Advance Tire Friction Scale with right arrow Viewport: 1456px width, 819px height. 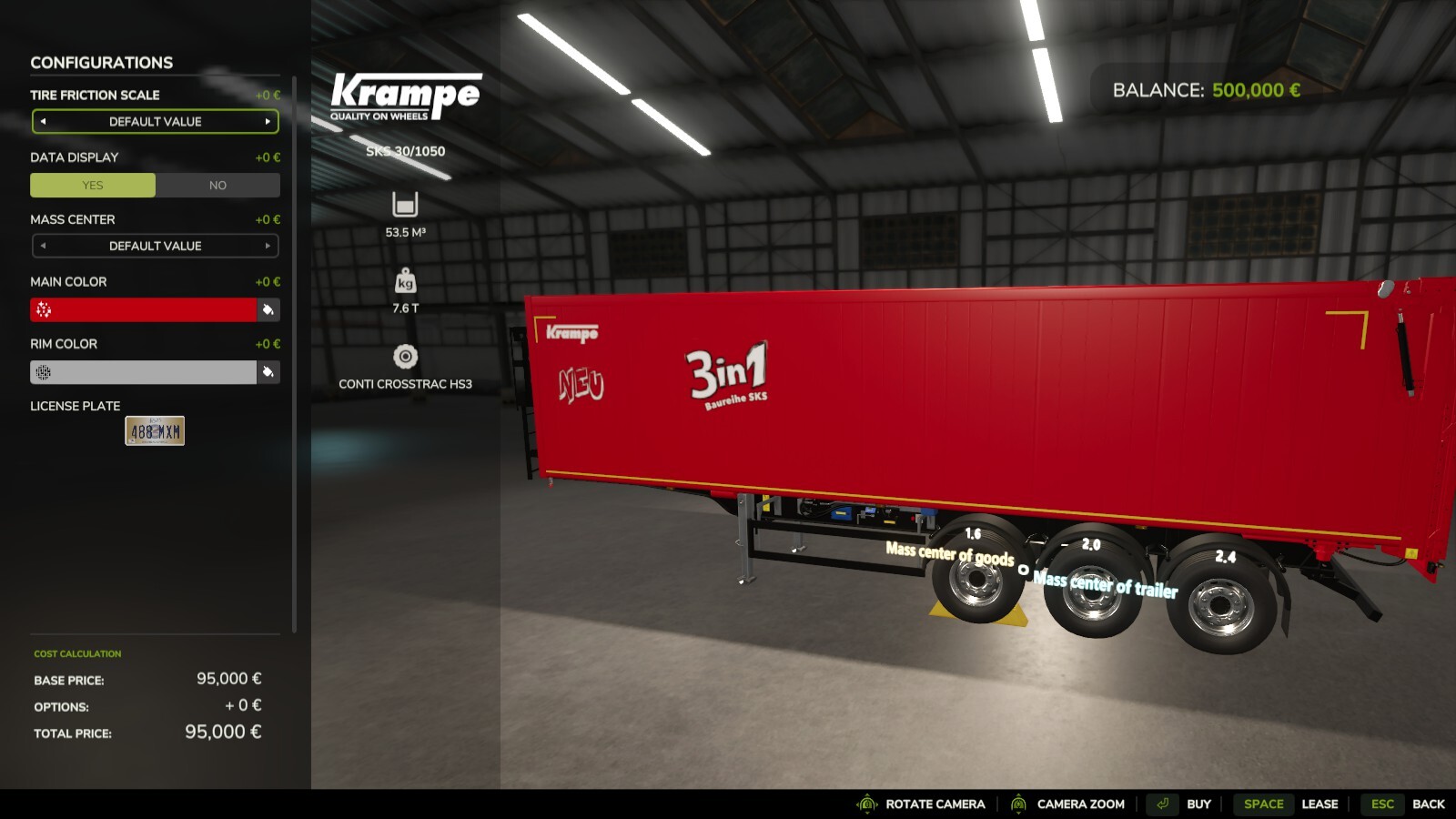point(268,121)
